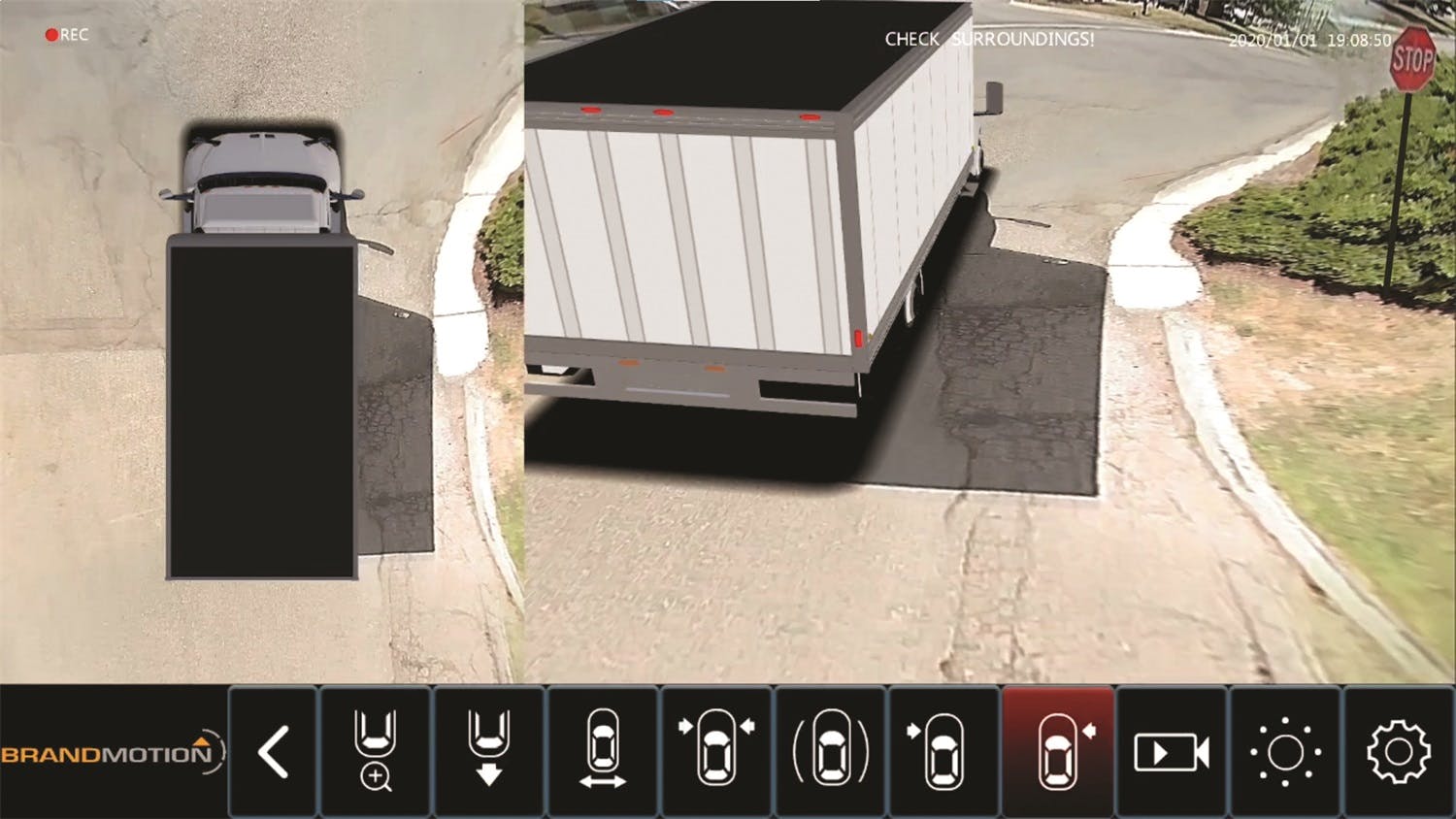Select the zoomed rear view icon

(376, 752)
